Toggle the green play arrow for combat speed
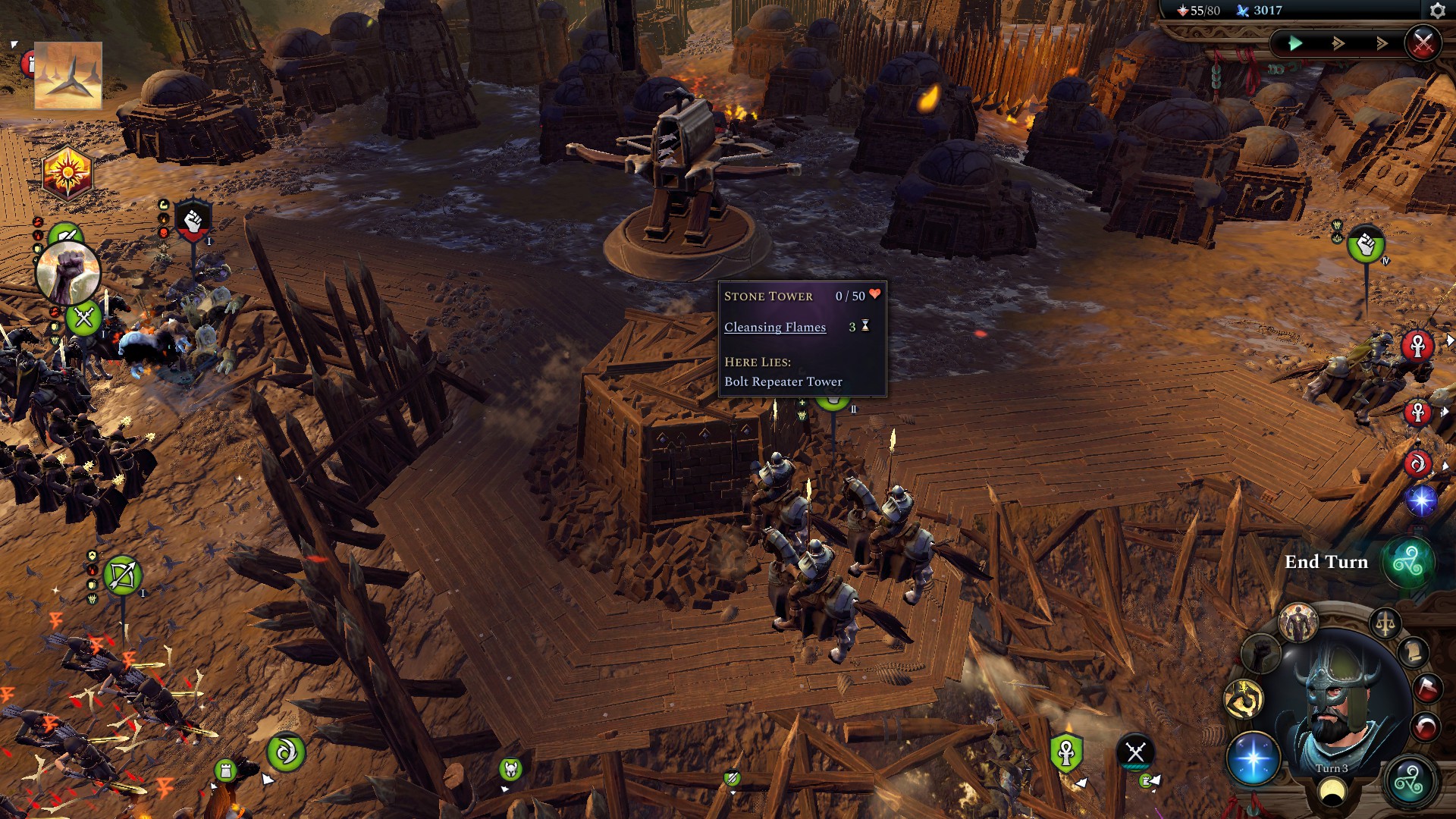 click(1296, 45)
